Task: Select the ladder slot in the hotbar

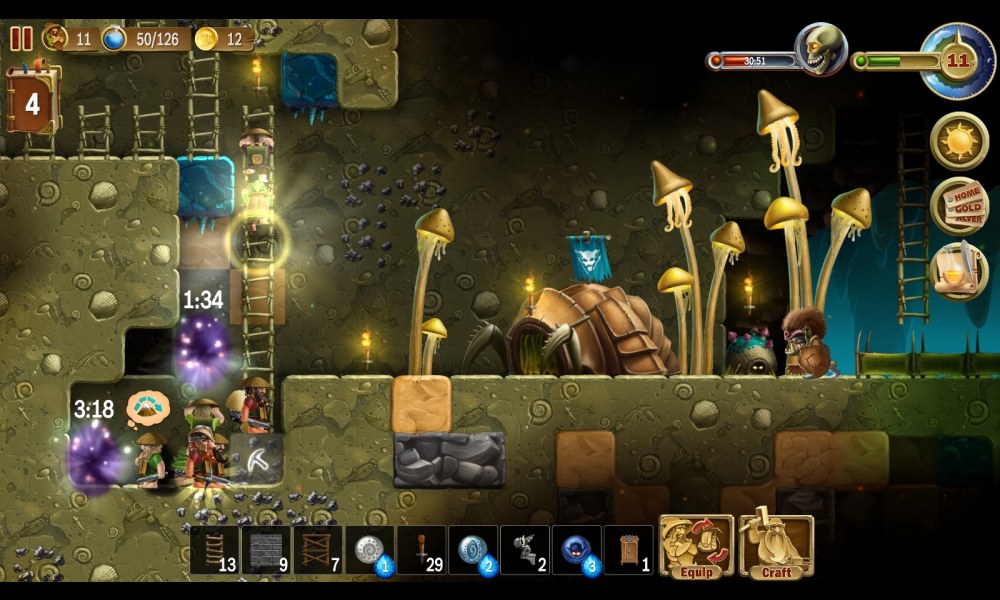Action: coord(214,550)
